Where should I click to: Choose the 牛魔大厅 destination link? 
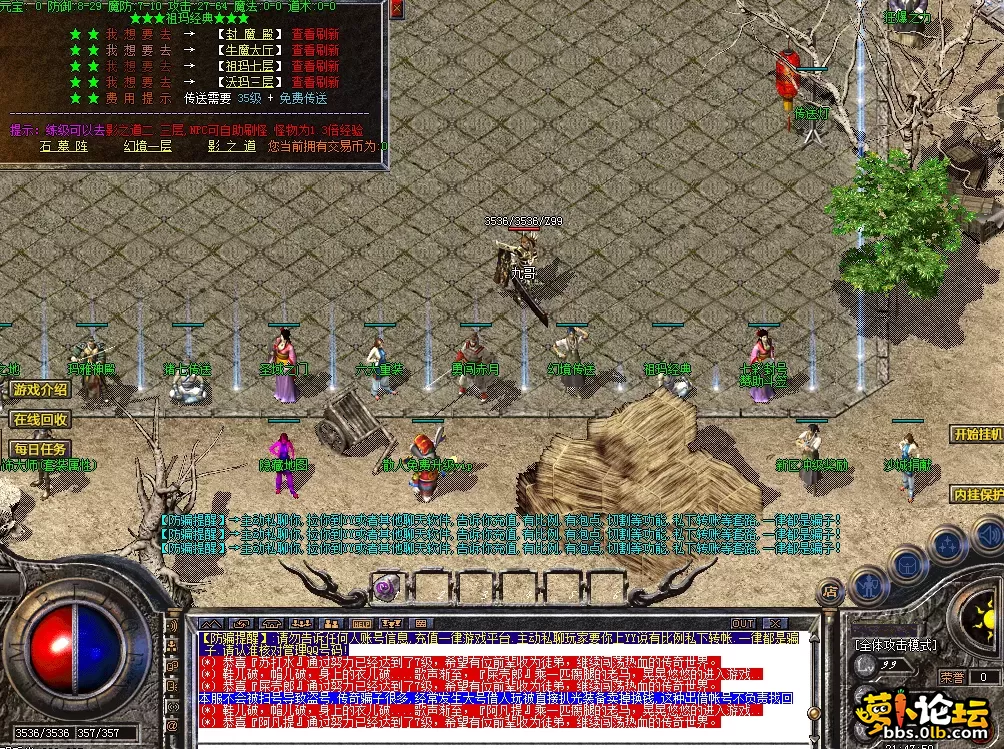coord(249,50)
